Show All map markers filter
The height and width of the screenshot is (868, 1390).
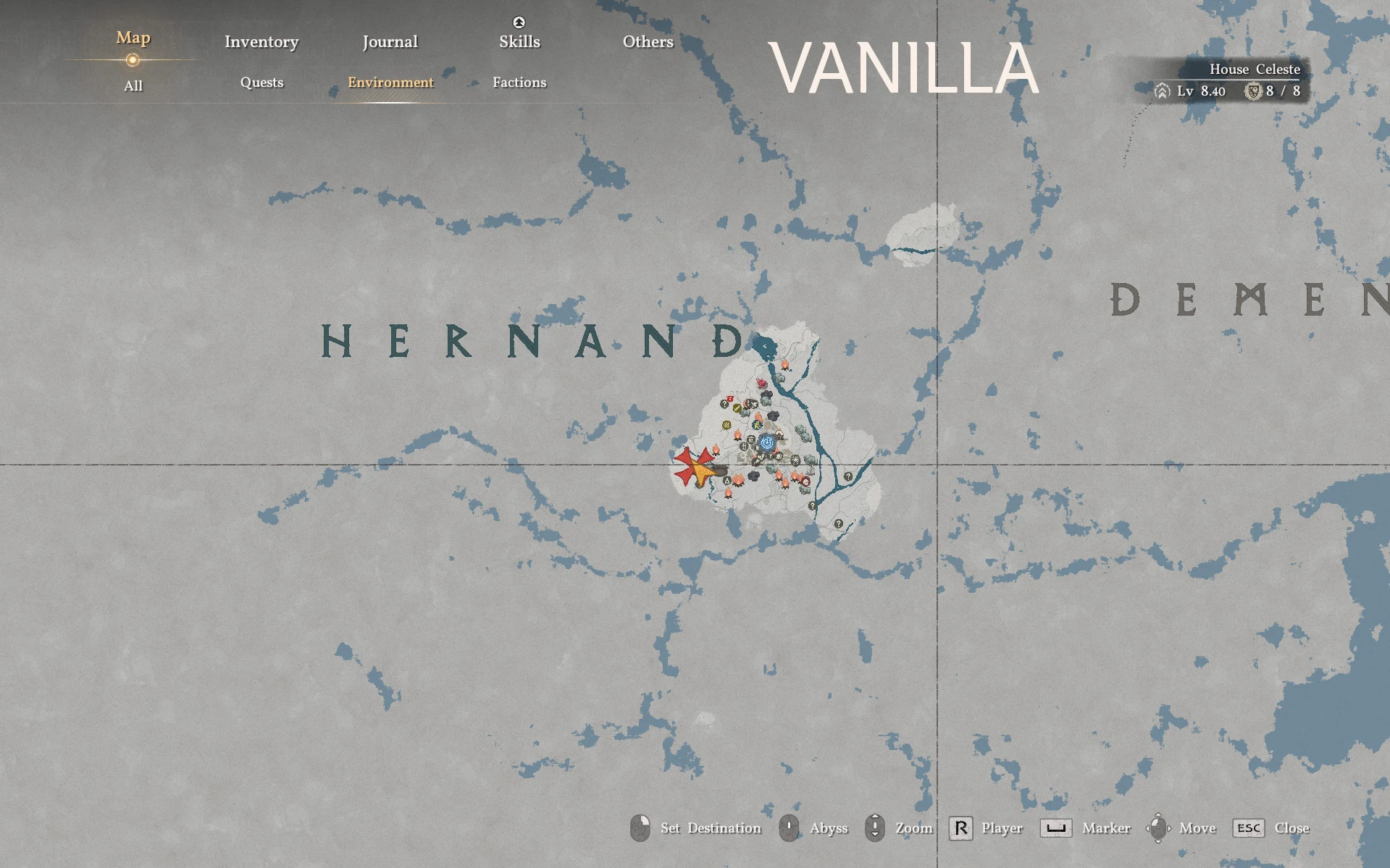pos(133,85)
